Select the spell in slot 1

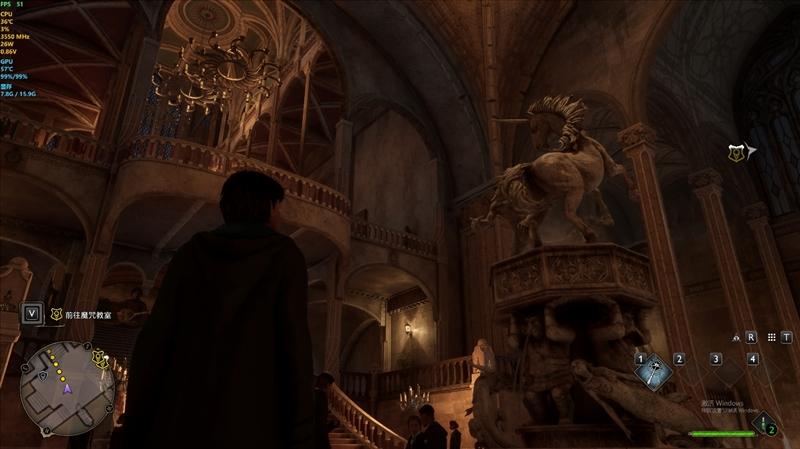(x=654, y=371)
